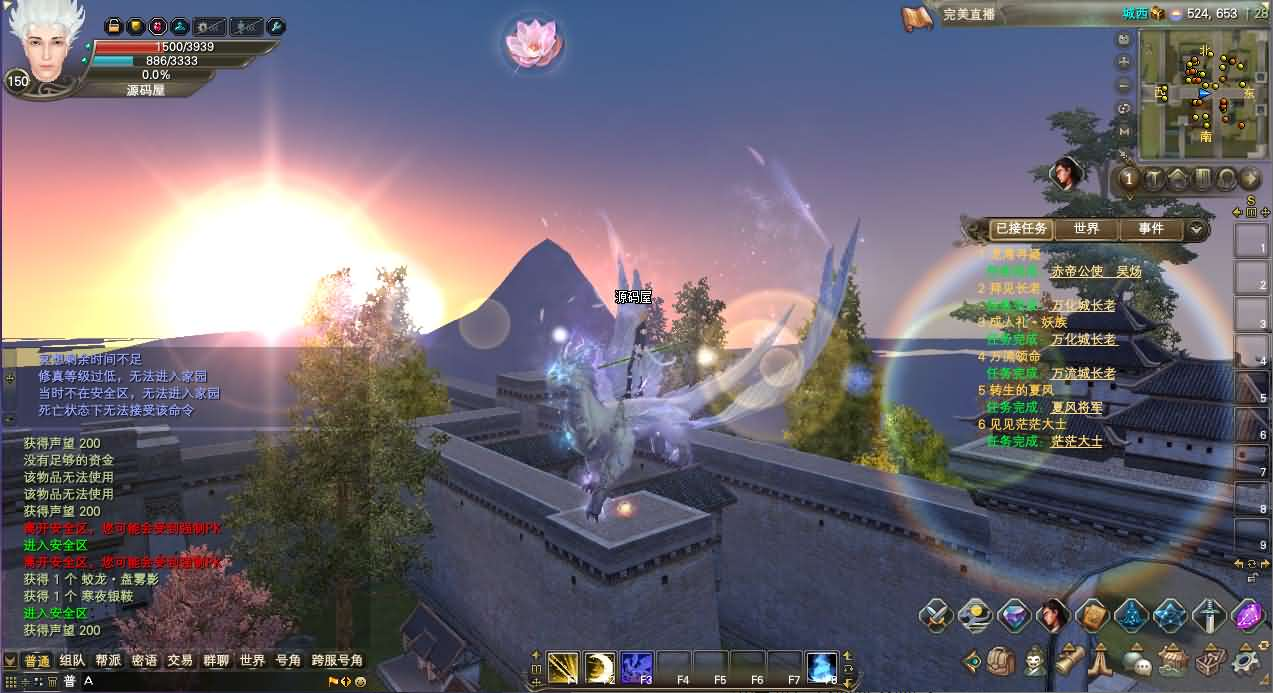
Task: Select the 帮派 chat channel tab
Action: [x=108, y=660]
